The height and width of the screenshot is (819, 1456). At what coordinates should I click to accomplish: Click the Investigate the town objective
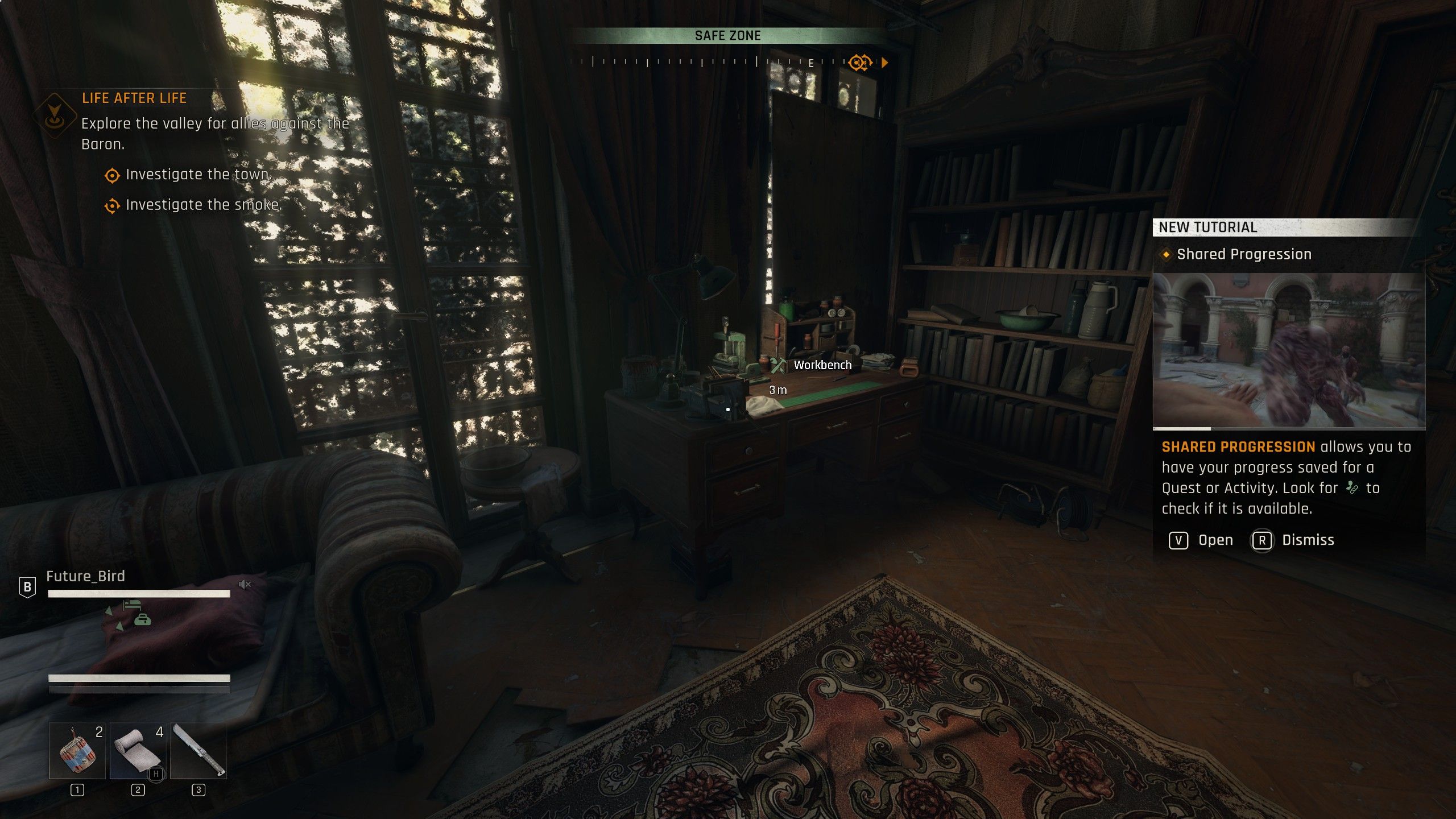(x=198, y=175)
